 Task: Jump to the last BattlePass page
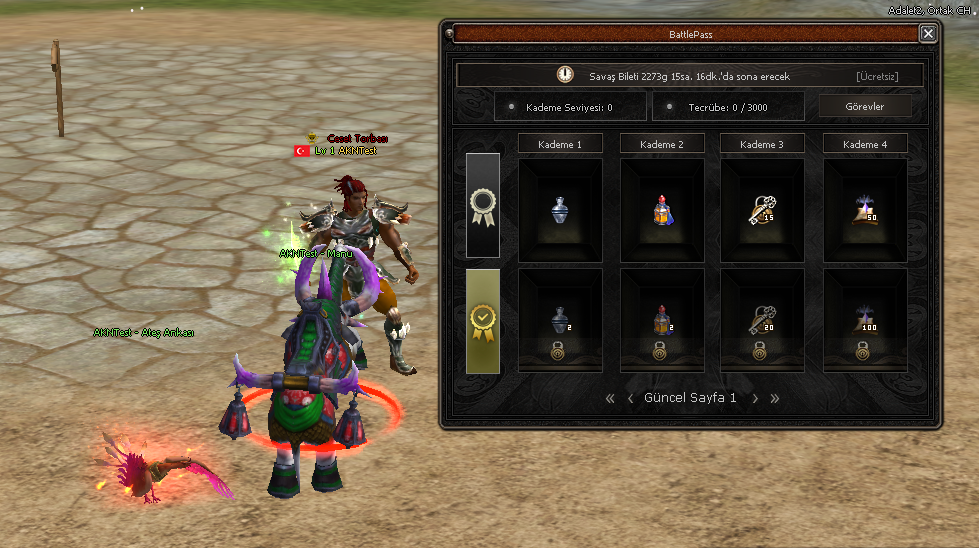pyautogui.click(x=774, y=398)
